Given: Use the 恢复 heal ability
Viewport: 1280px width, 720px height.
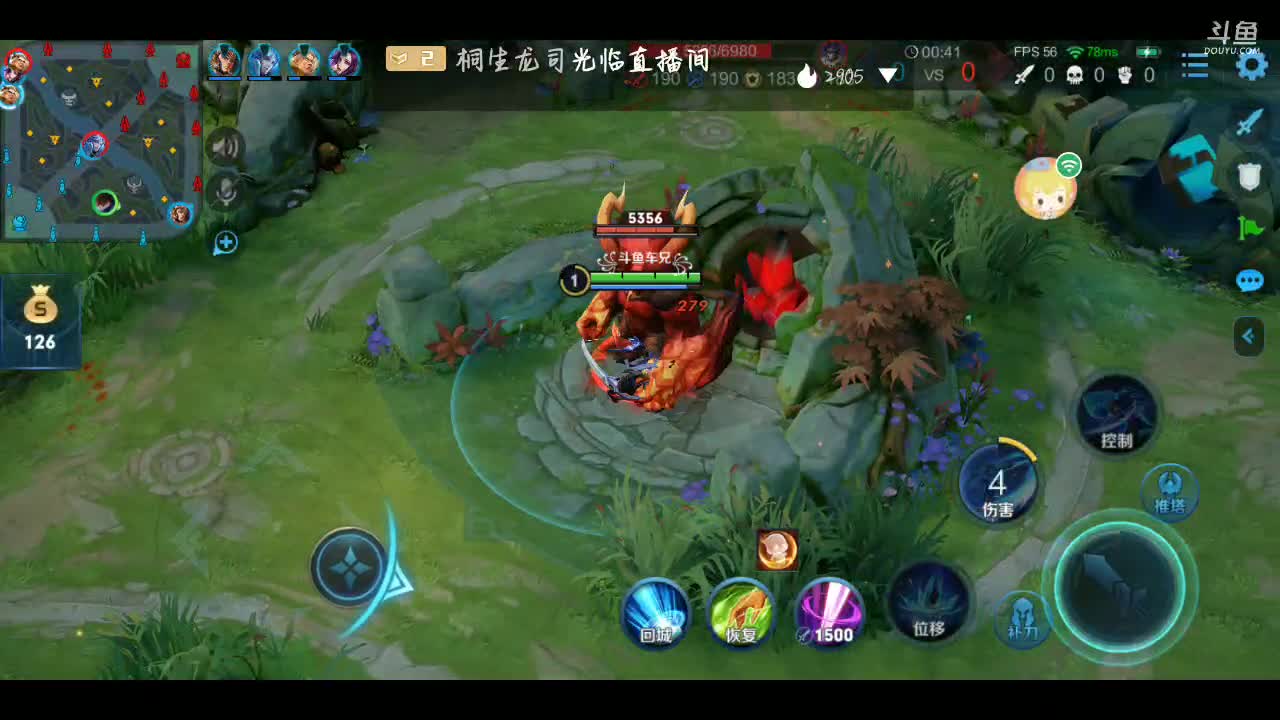Looking at the screenshot, I should point(741,612).
